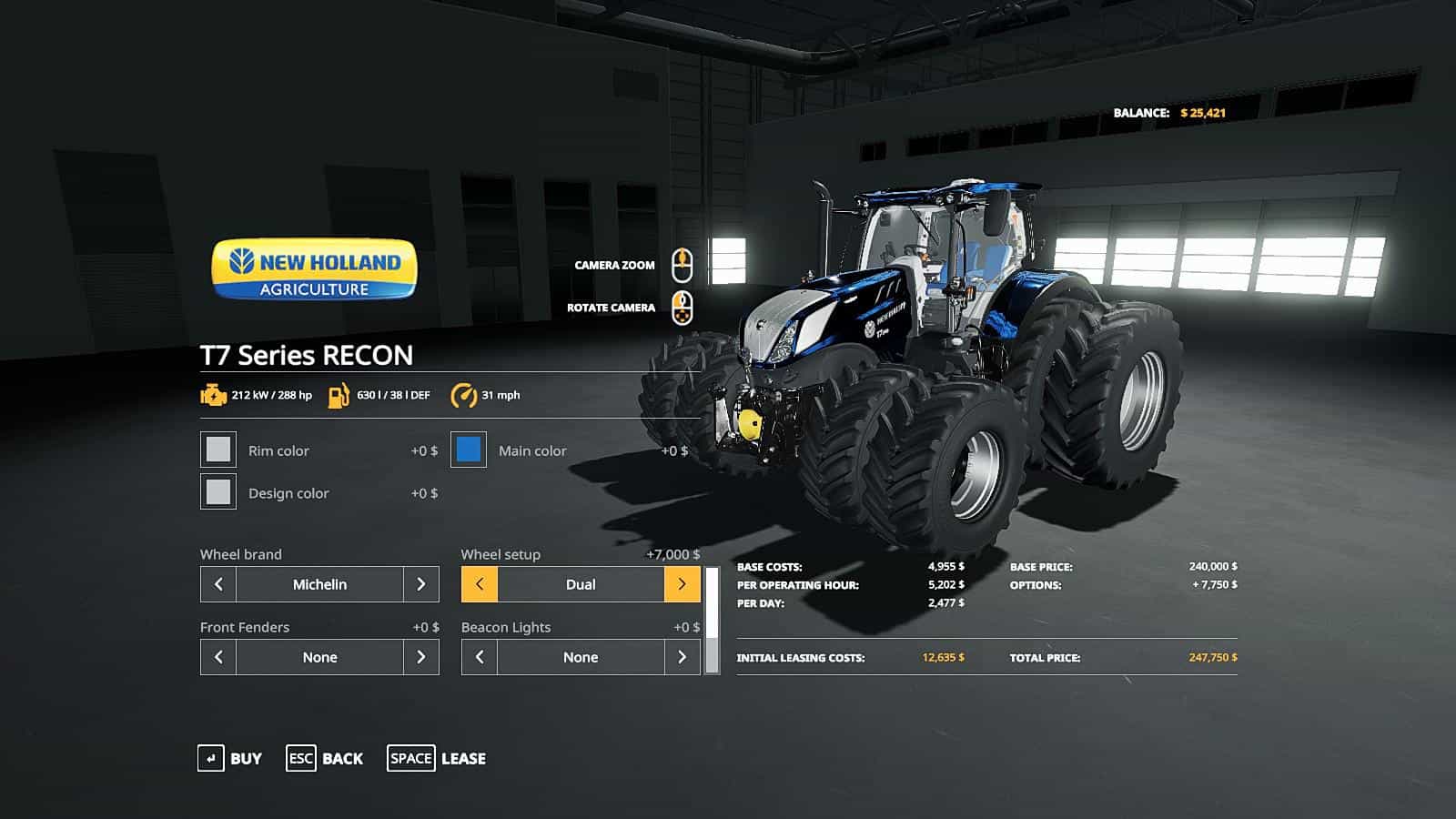Click the options list scrollbar

tap(712, 621)
